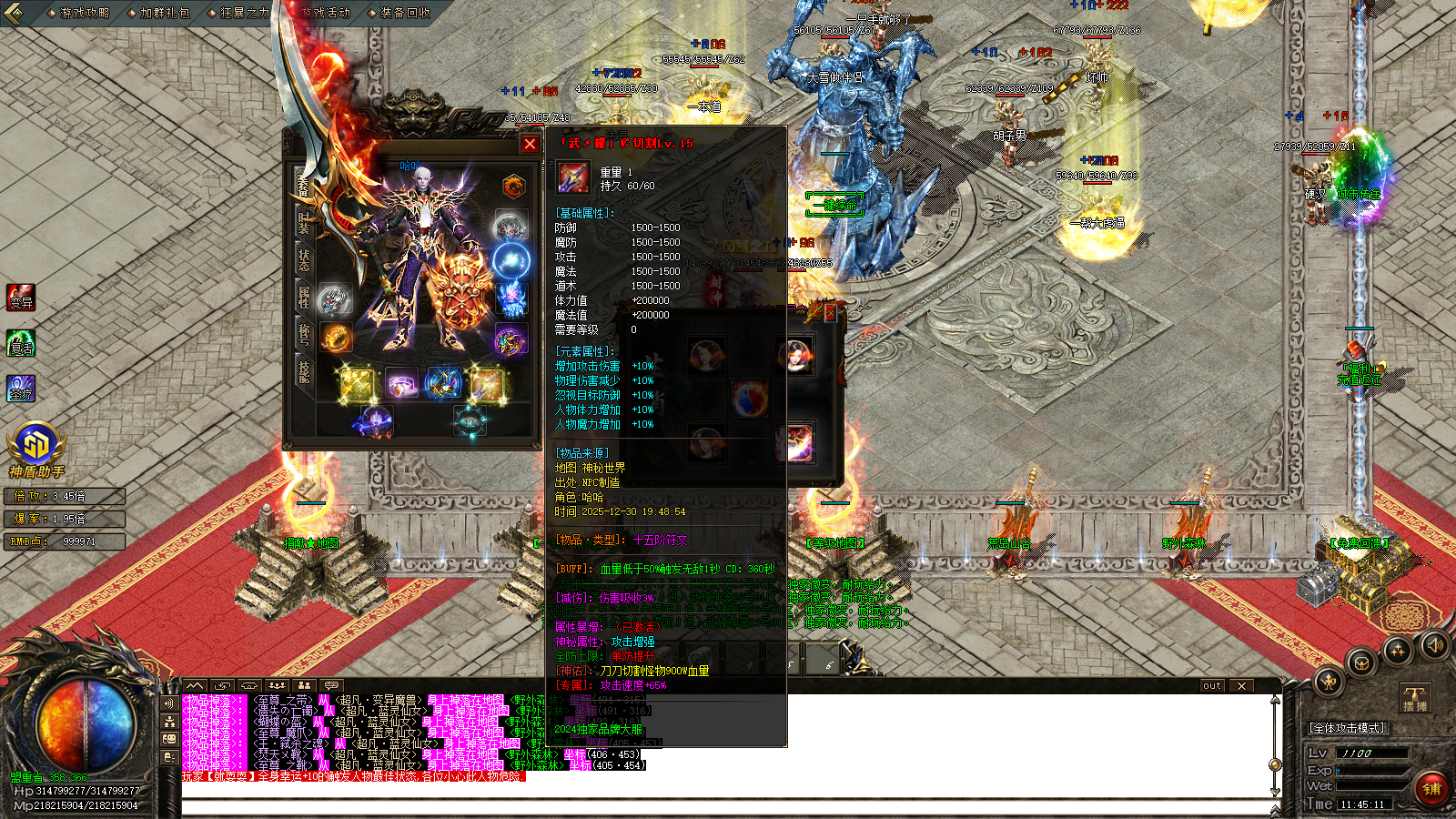Open the 摆摊 stall button
The image size is (1456, 819).
1415,699
